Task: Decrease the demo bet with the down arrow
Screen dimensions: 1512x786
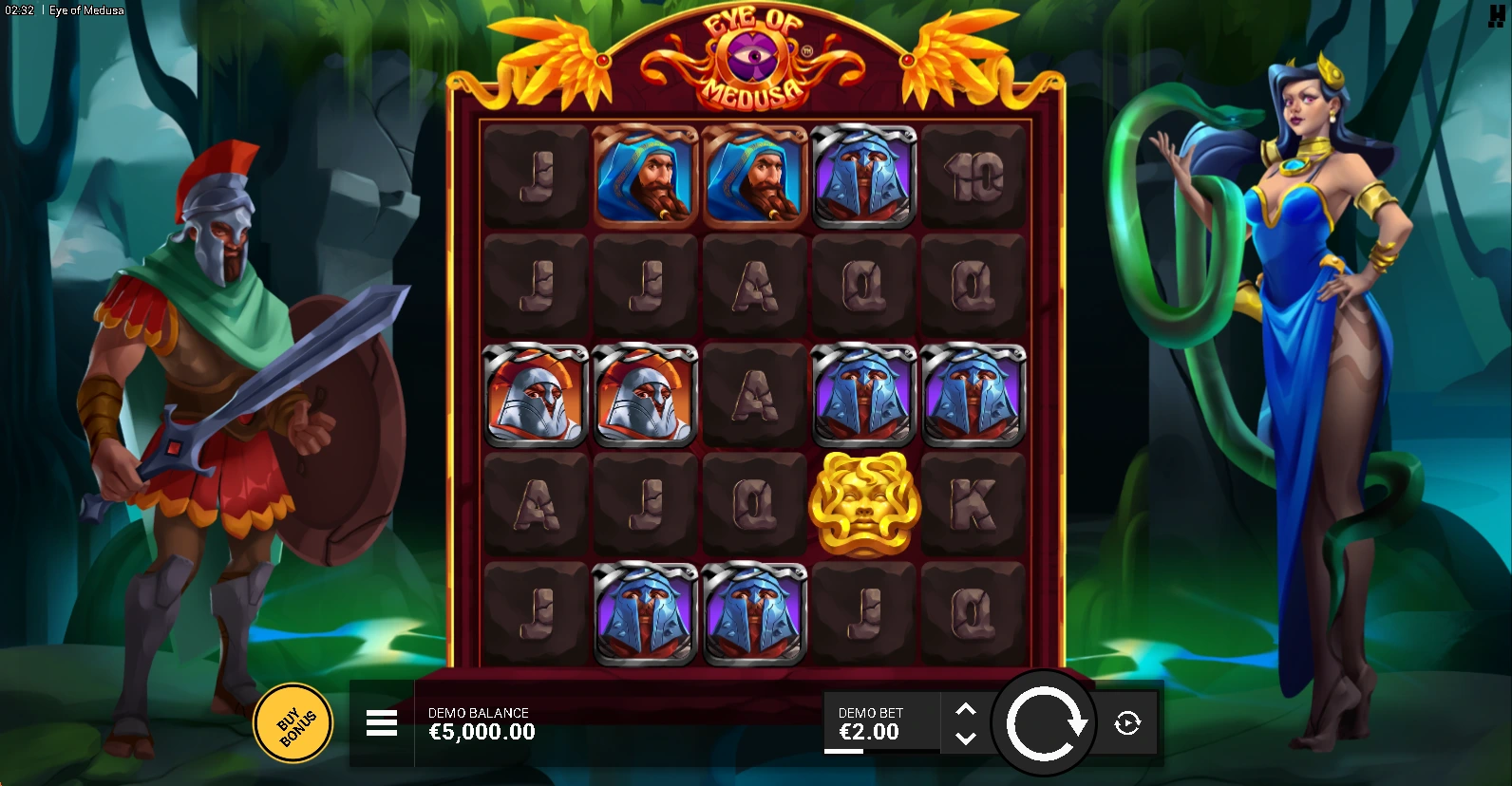Action: click(965, 738)
